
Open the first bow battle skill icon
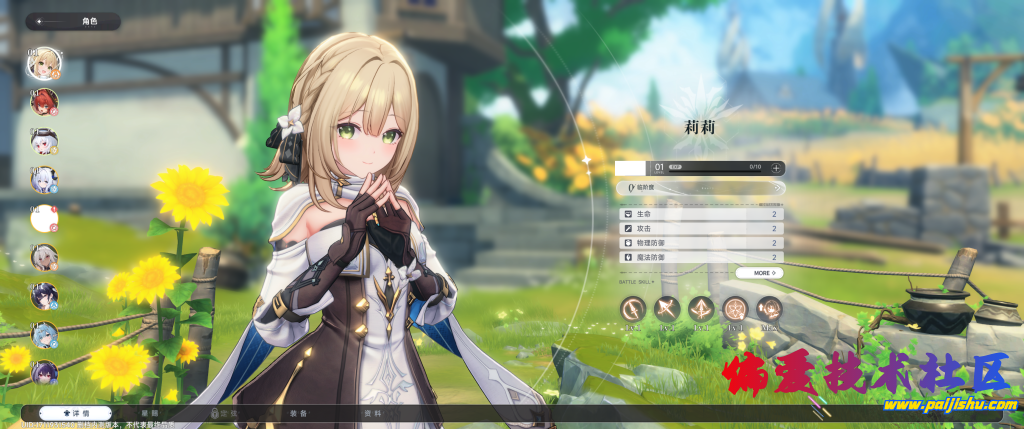click(633, 309)
